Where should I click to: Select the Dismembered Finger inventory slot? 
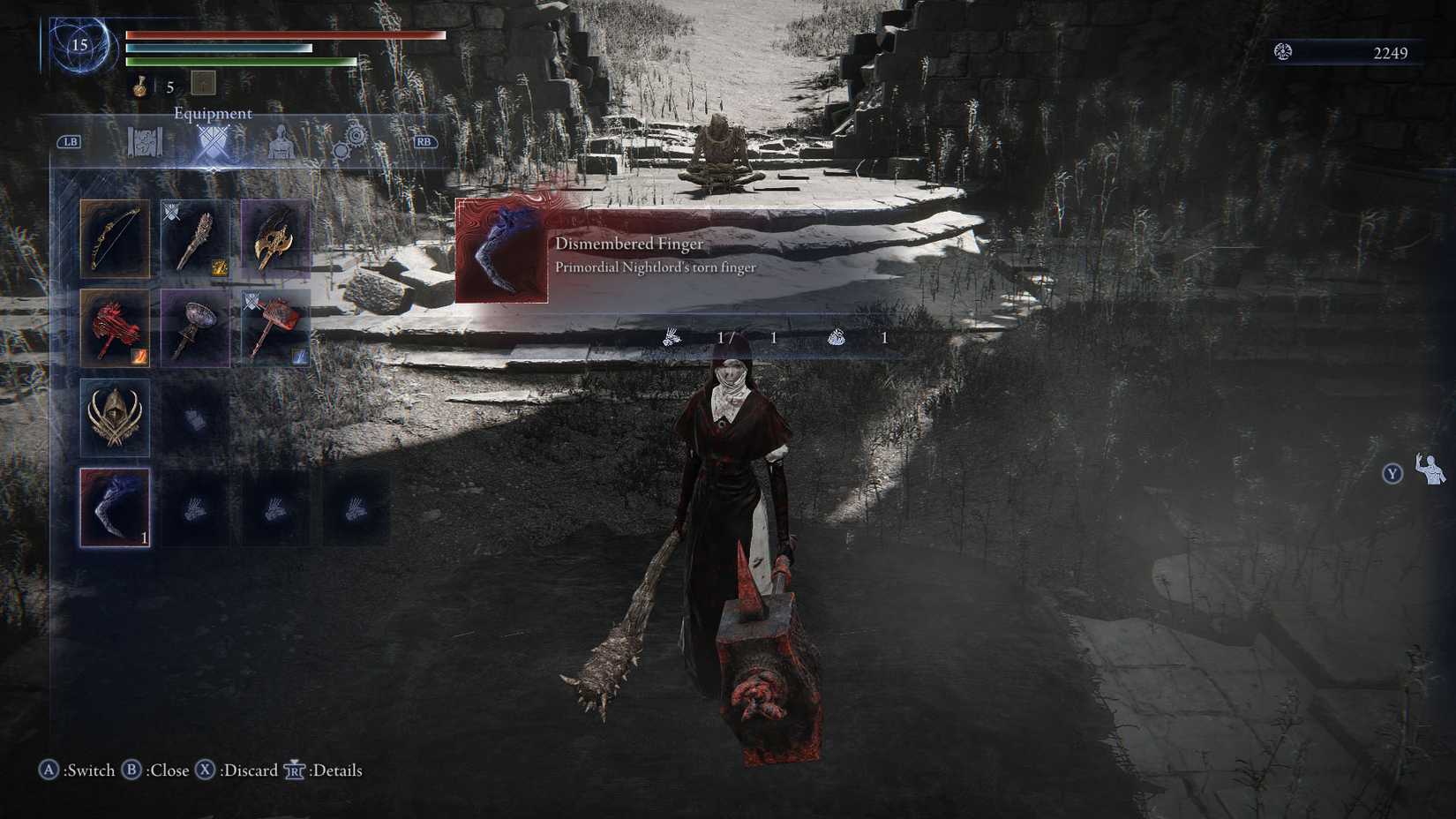tap(113, 507)
